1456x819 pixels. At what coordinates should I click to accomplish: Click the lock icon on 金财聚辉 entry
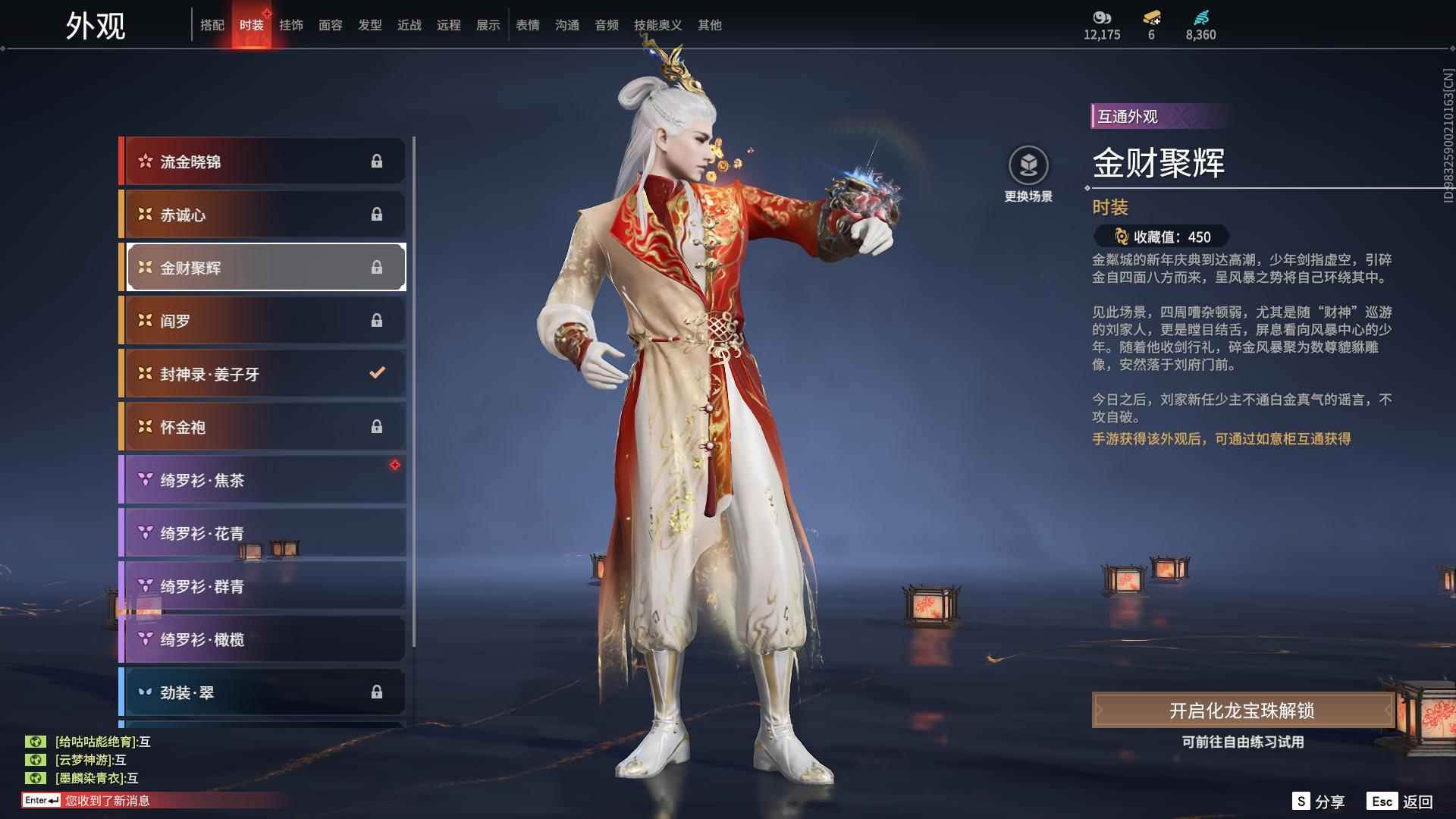[378, 267]
